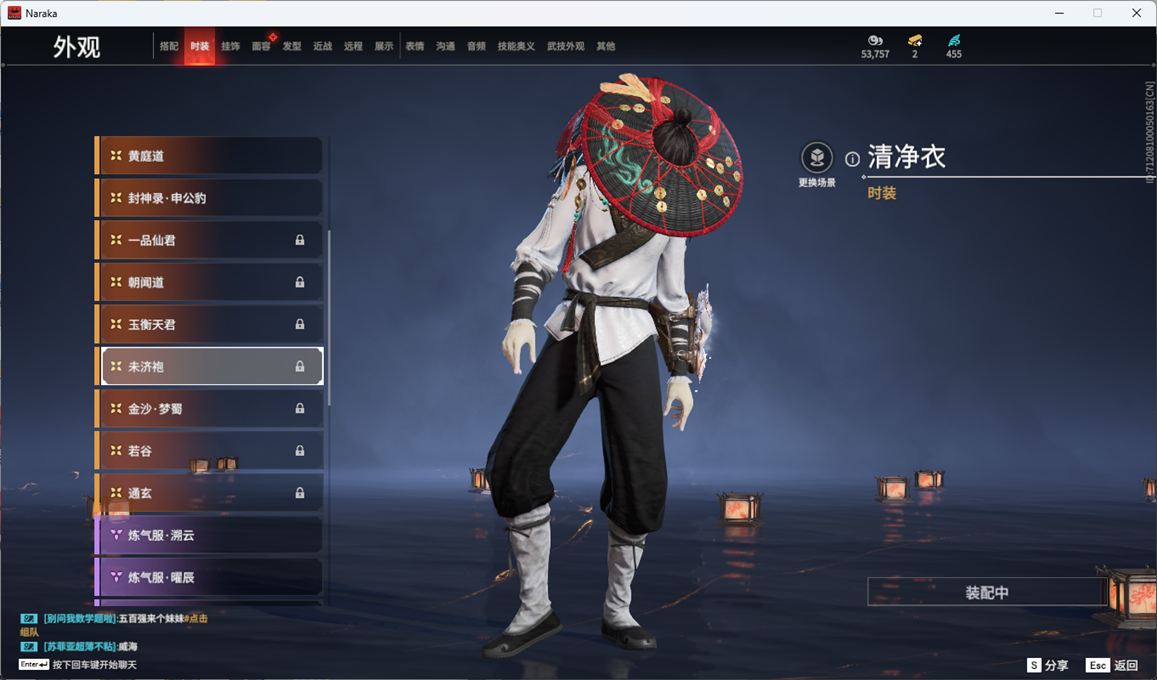The height and width of the screenshot is (680, 1157).
Task: Choose the 炼气服·溯云 outfit
Action: (210, 535)
